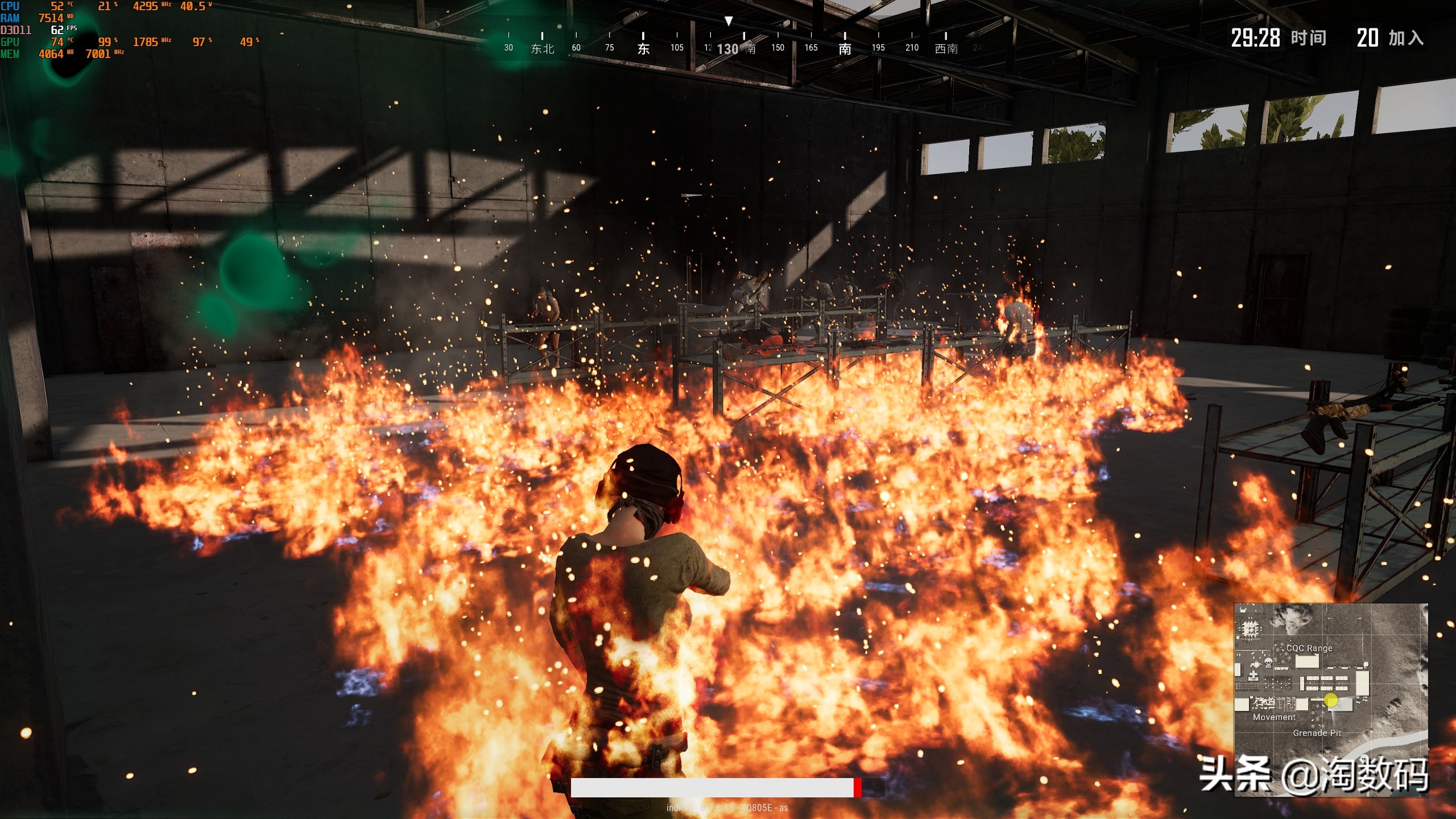1456x819 pixels.
Task: Select the medical cross icon on the minimap
Action: pos(1254,676)
